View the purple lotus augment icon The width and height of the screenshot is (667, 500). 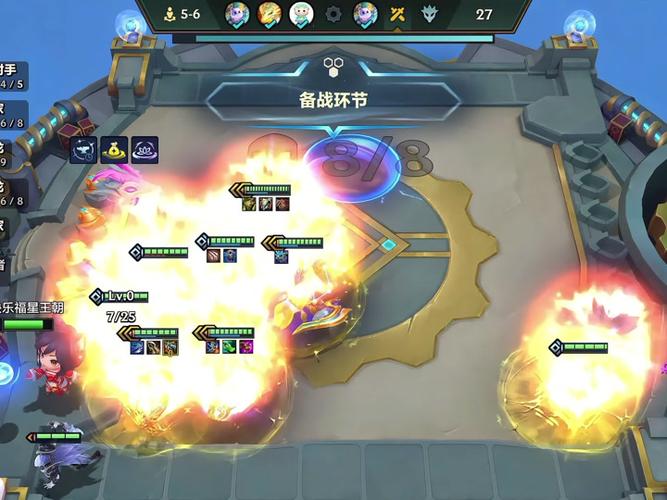pyautogui.click(x=144, y=151)
